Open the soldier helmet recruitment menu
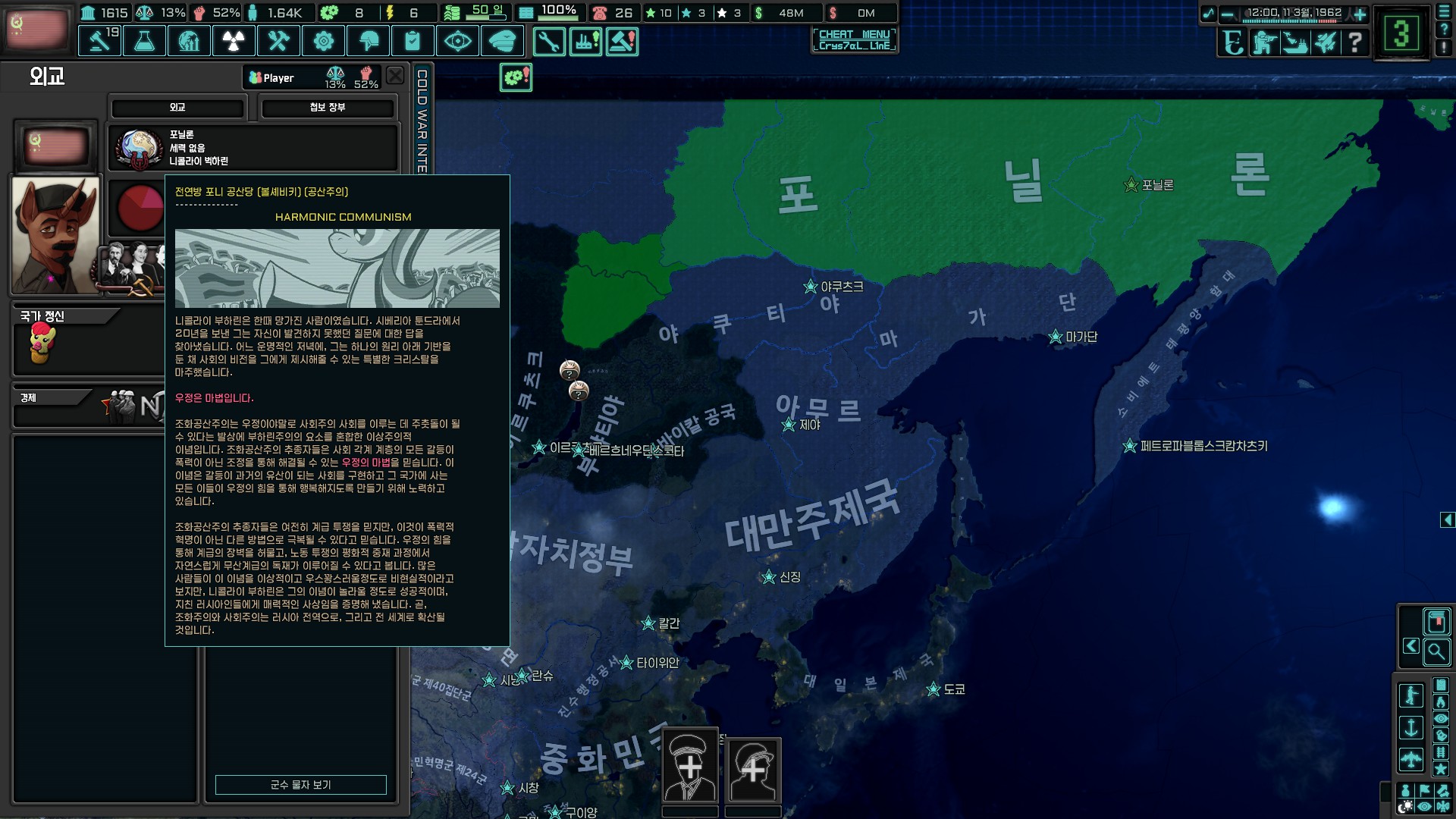The width and height of the screenshot is (1456, 819). [368, 41]
